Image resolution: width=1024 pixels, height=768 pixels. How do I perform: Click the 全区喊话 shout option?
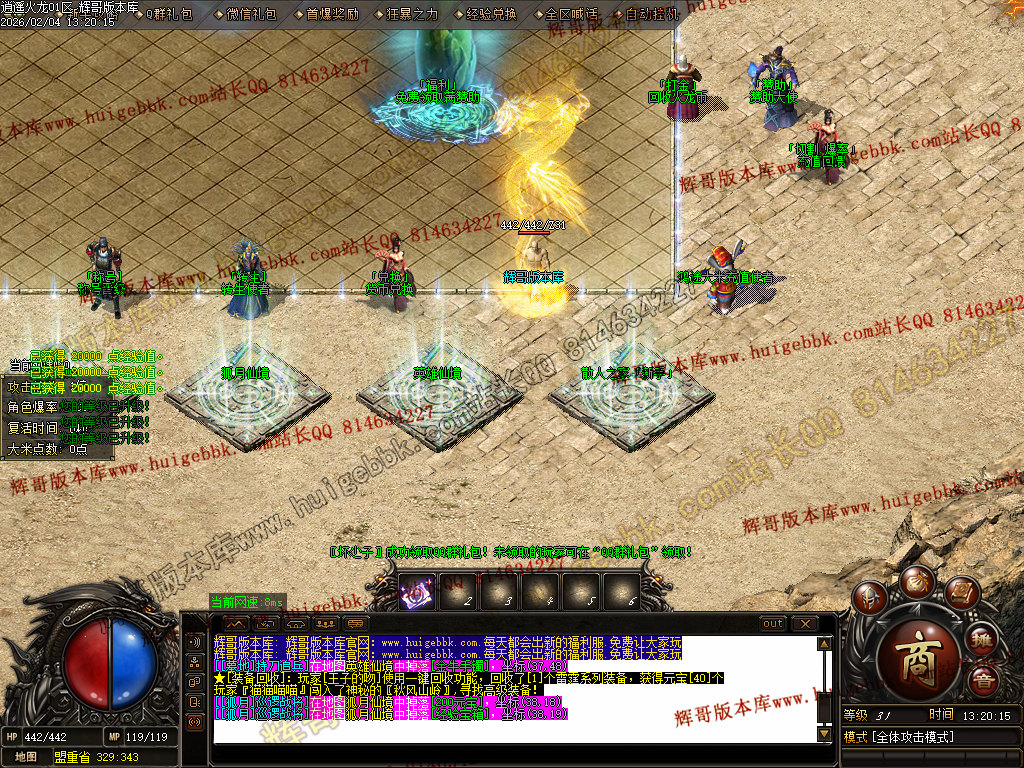click(x=571, y=14)
